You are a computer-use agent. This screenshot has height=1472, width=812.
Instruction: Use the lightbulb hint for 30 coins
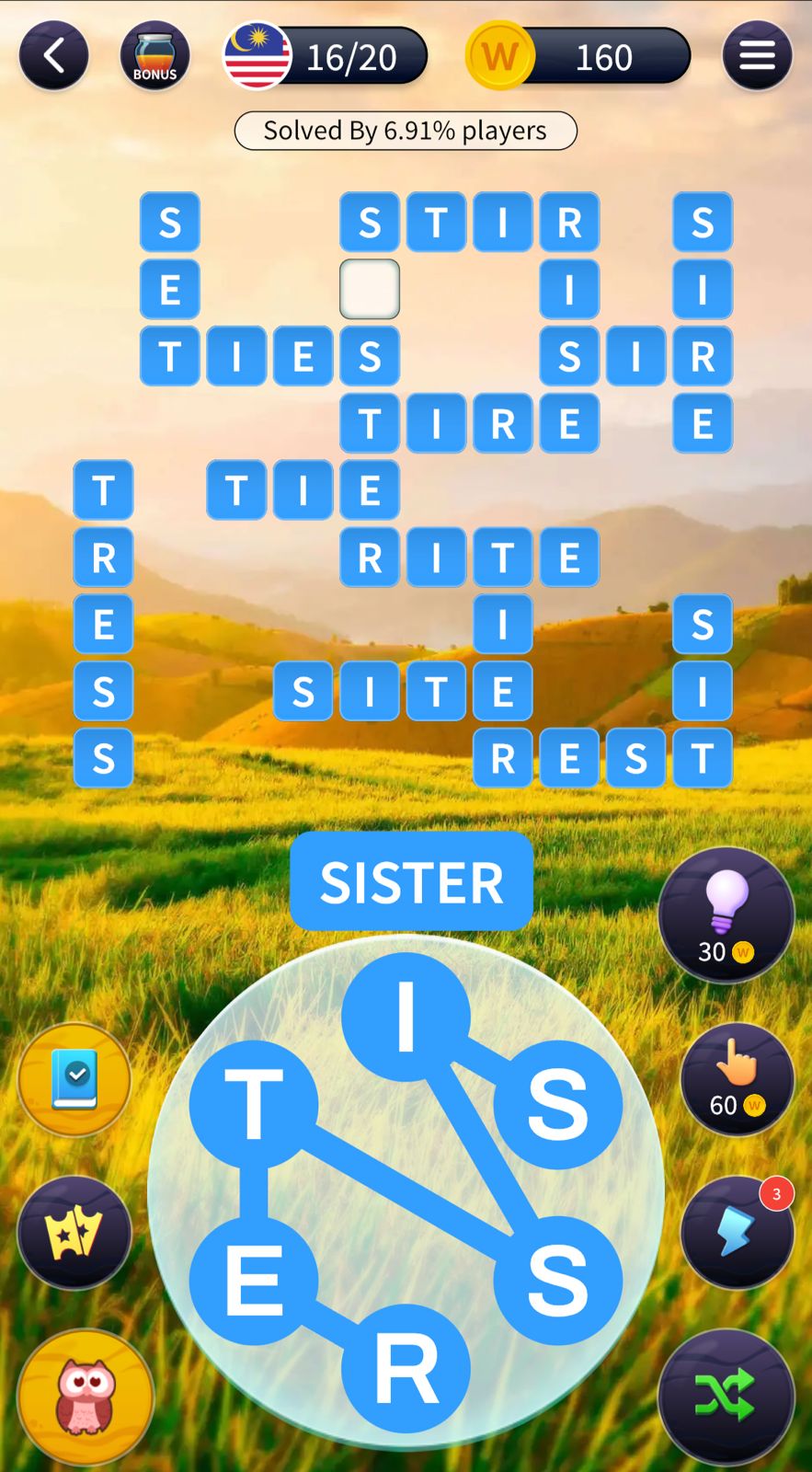coord(726,914)
